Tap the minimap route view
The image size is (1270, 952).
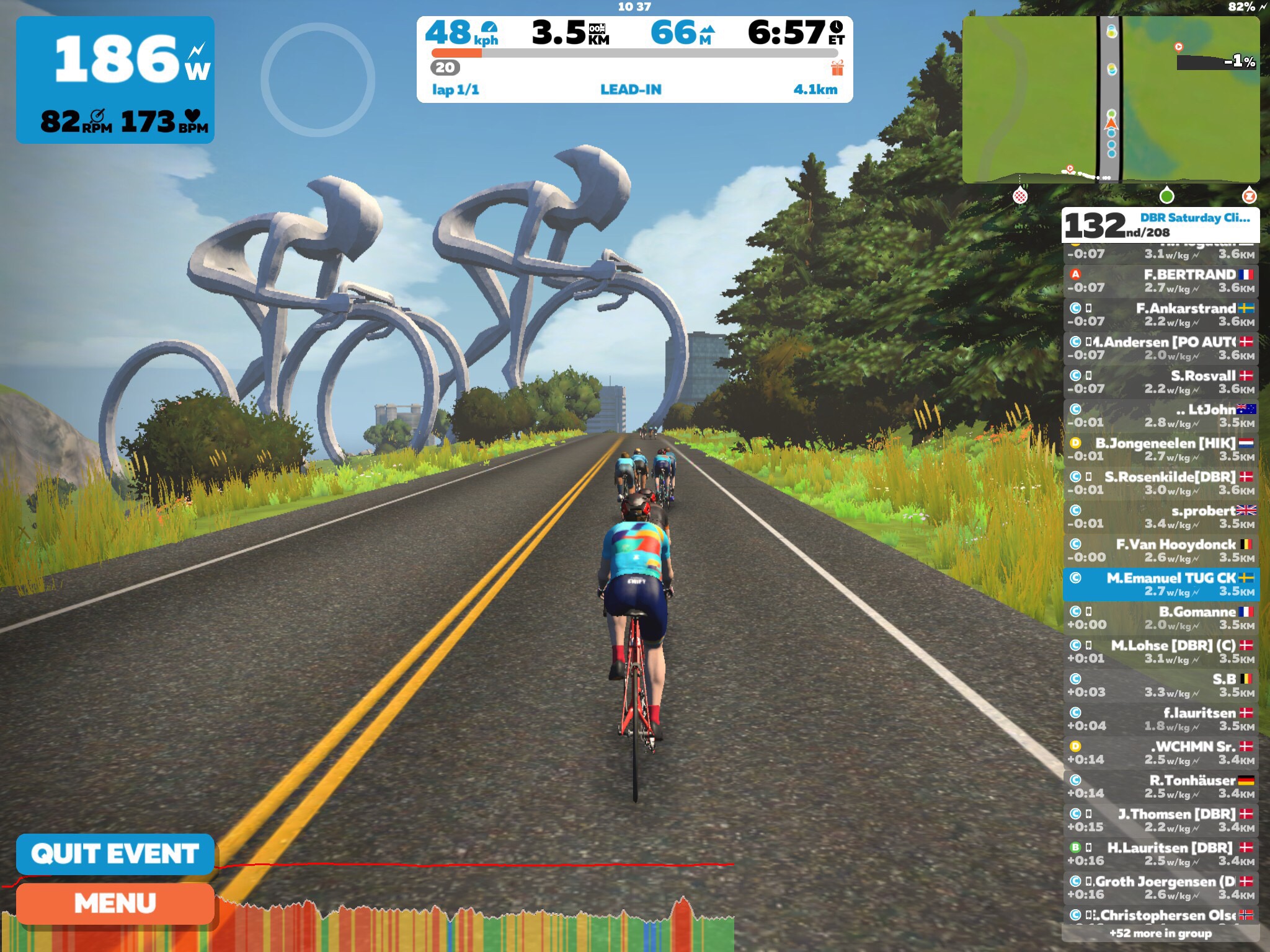tap(1111, 99)
